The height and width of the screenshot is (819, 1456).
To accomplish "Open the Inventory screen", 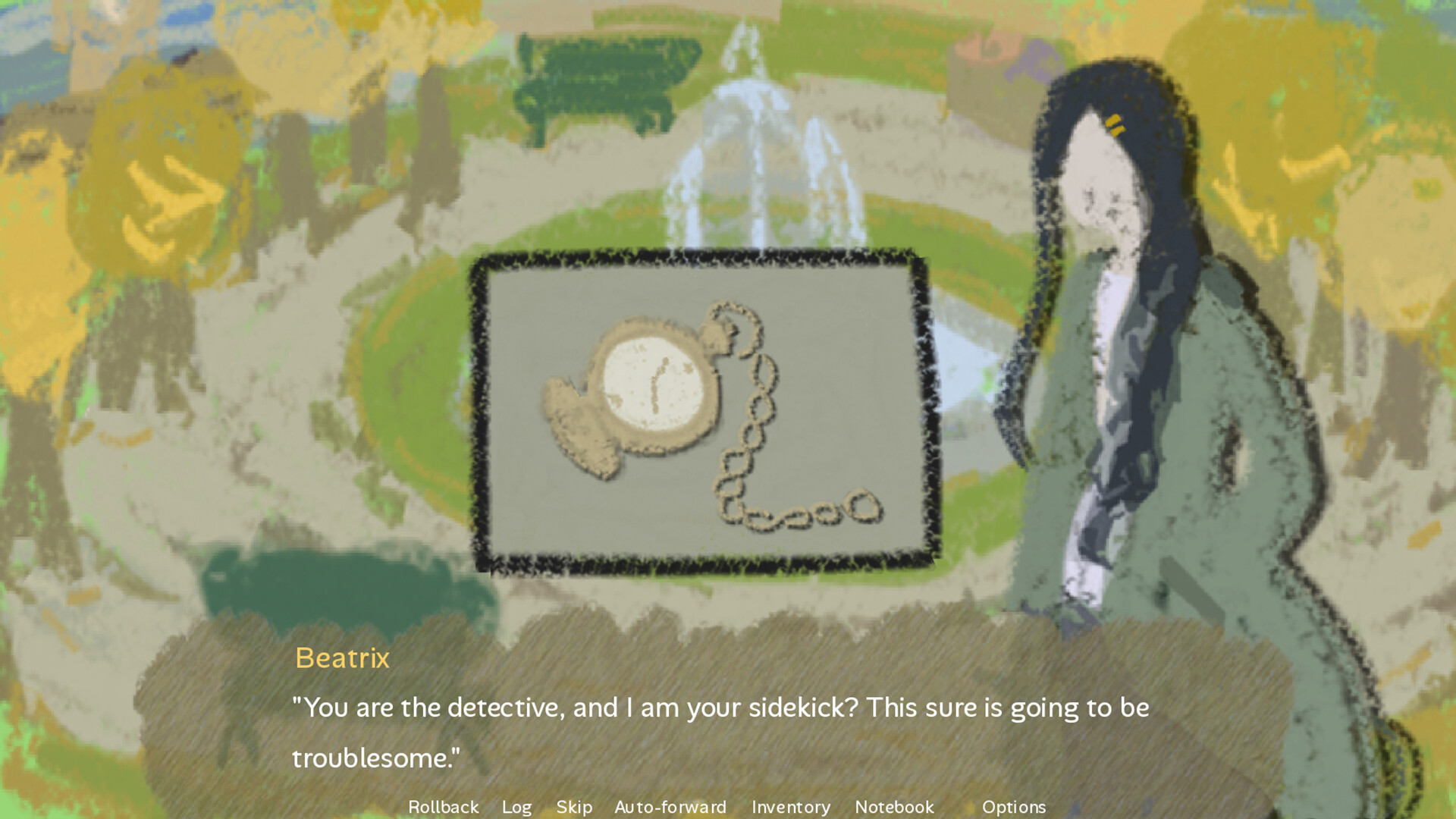I will click(x=790, y=807).
